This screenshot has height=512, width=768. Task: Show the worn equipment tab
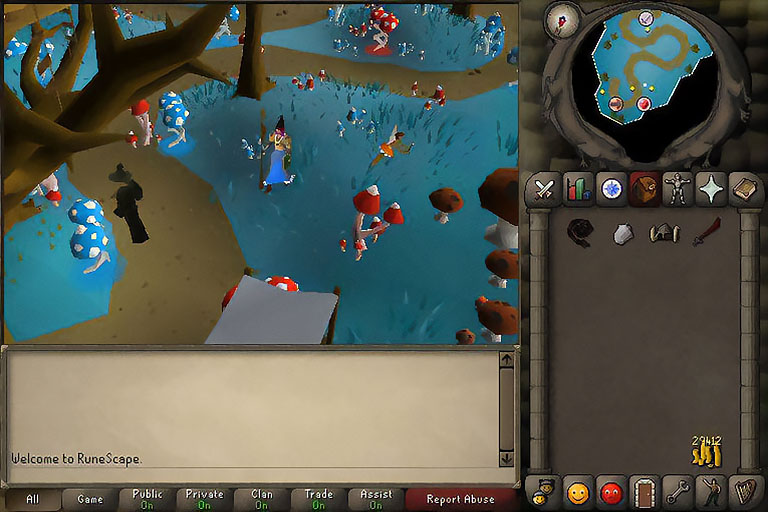tap(678, 189)
